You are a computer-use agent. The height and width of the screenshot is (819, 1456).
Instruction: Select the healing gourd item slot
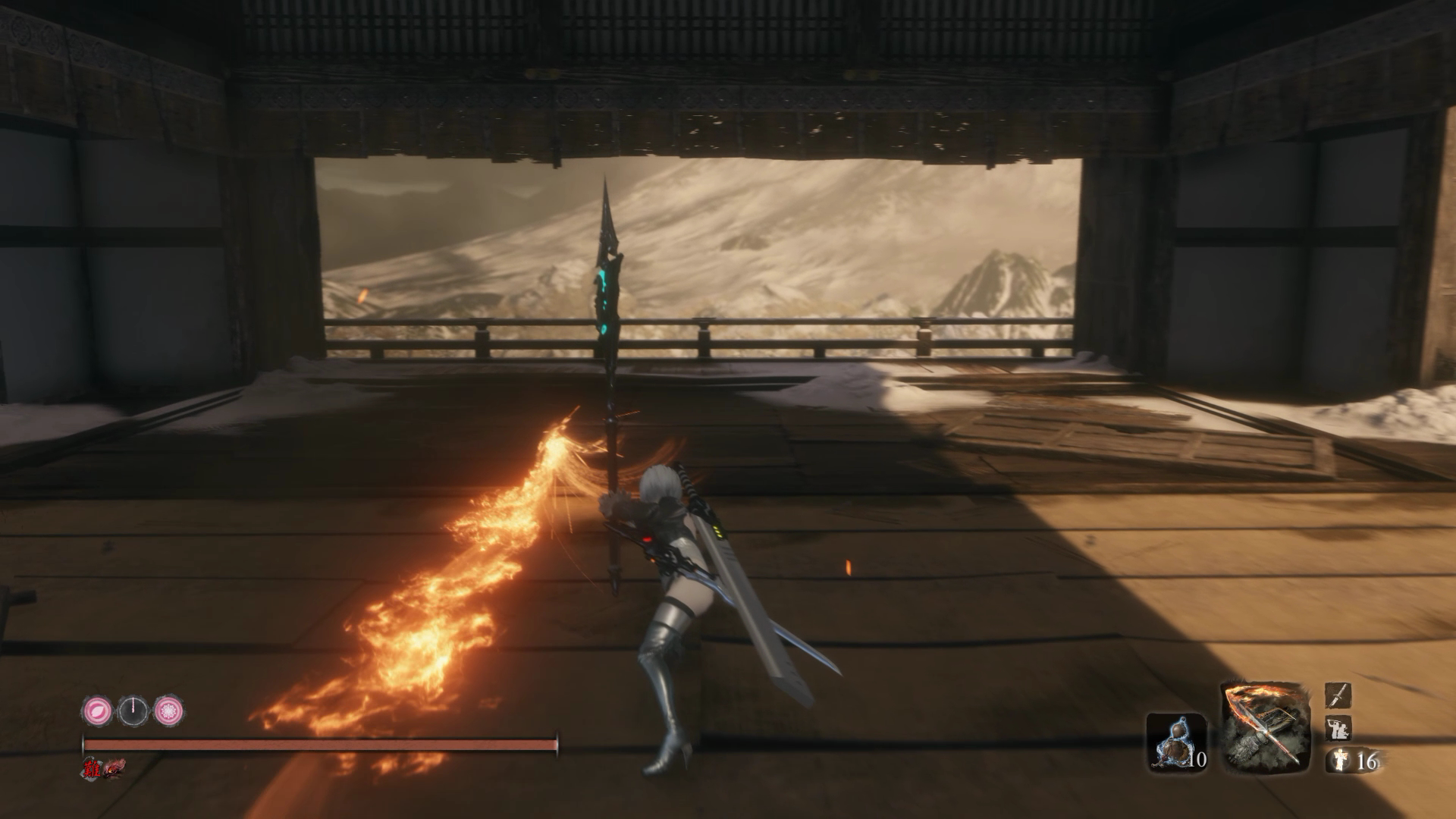pos(1175,740)
